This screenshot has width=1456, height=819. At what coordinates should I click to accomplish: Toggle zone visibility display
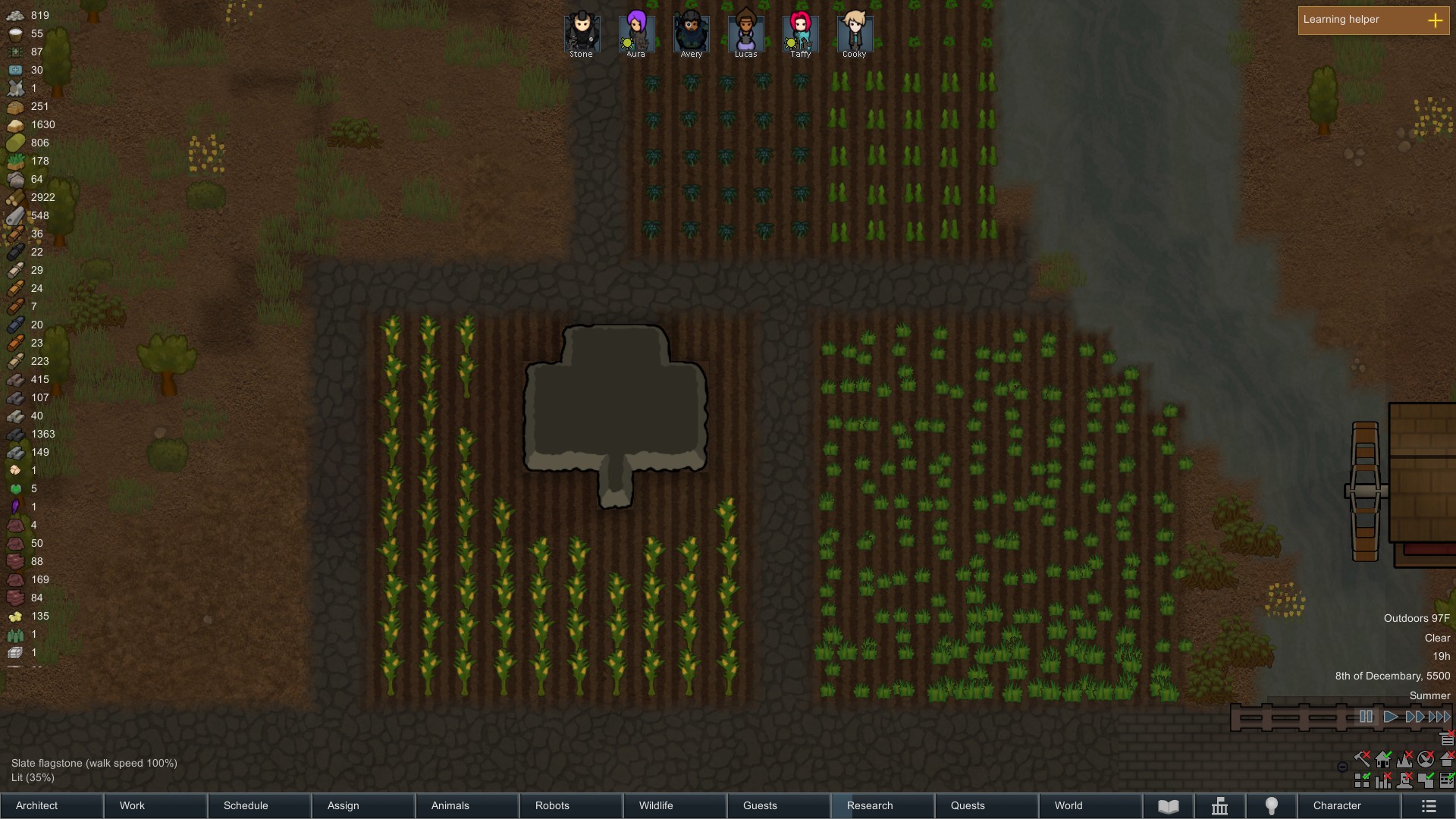[1426, 780]
